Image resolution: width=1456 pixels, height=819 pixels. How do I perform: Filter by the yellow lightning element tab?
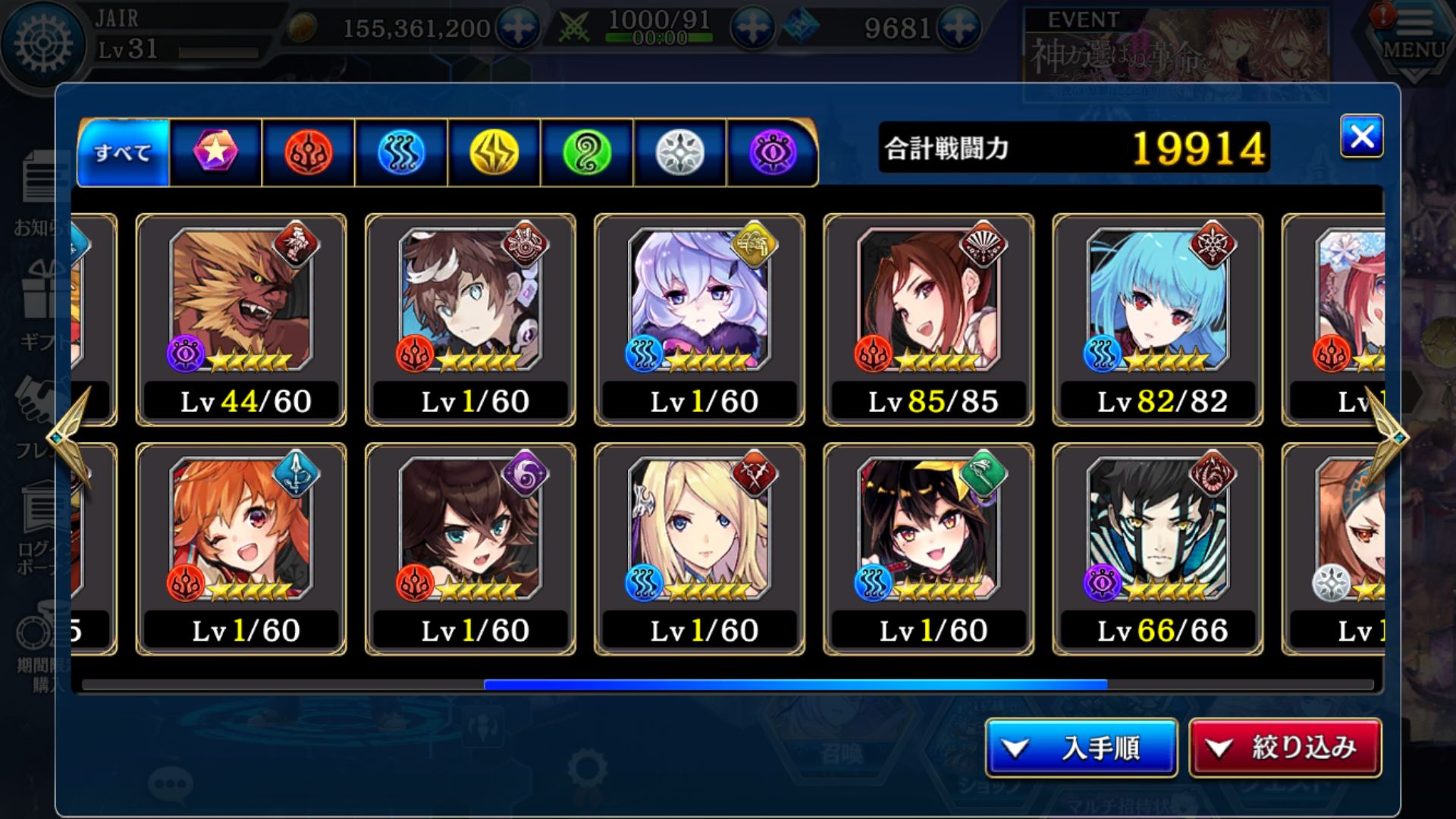(494, 152)
